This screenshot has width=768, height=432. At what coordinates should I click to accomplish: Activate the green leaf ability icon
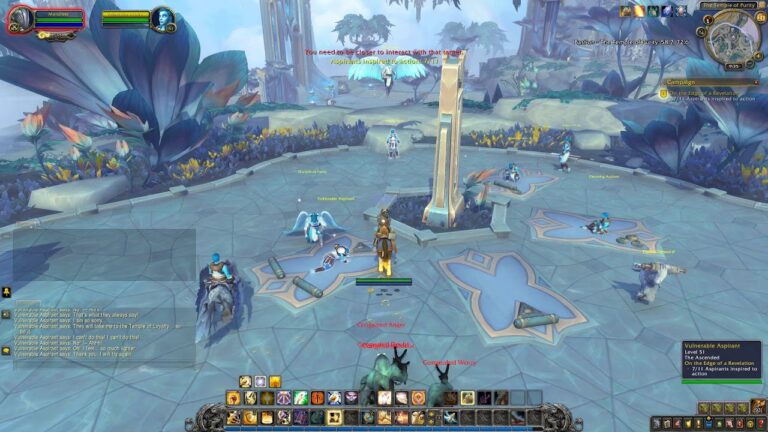[299, 398]
